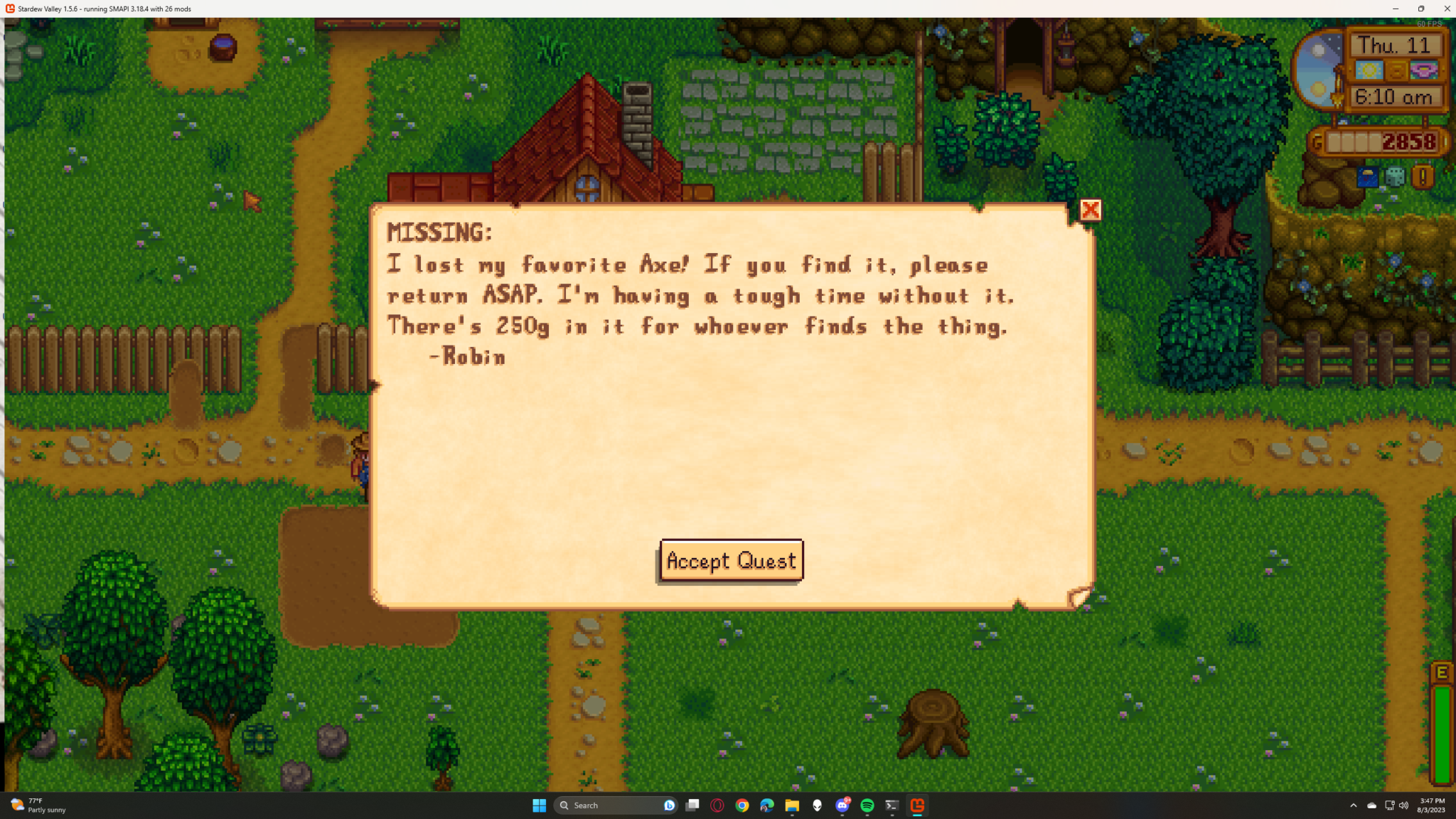This screenshot has width=1456, height=819.
Task: Open File Explorer from the taskbar
Action: [793, 805]
